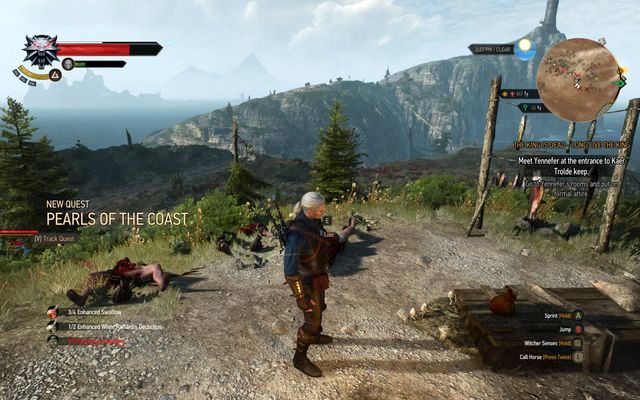Open The King is Dead quest tracker title
Image resolution: width=640 pixels, height=400 pixels.
[x=574, y=145]
